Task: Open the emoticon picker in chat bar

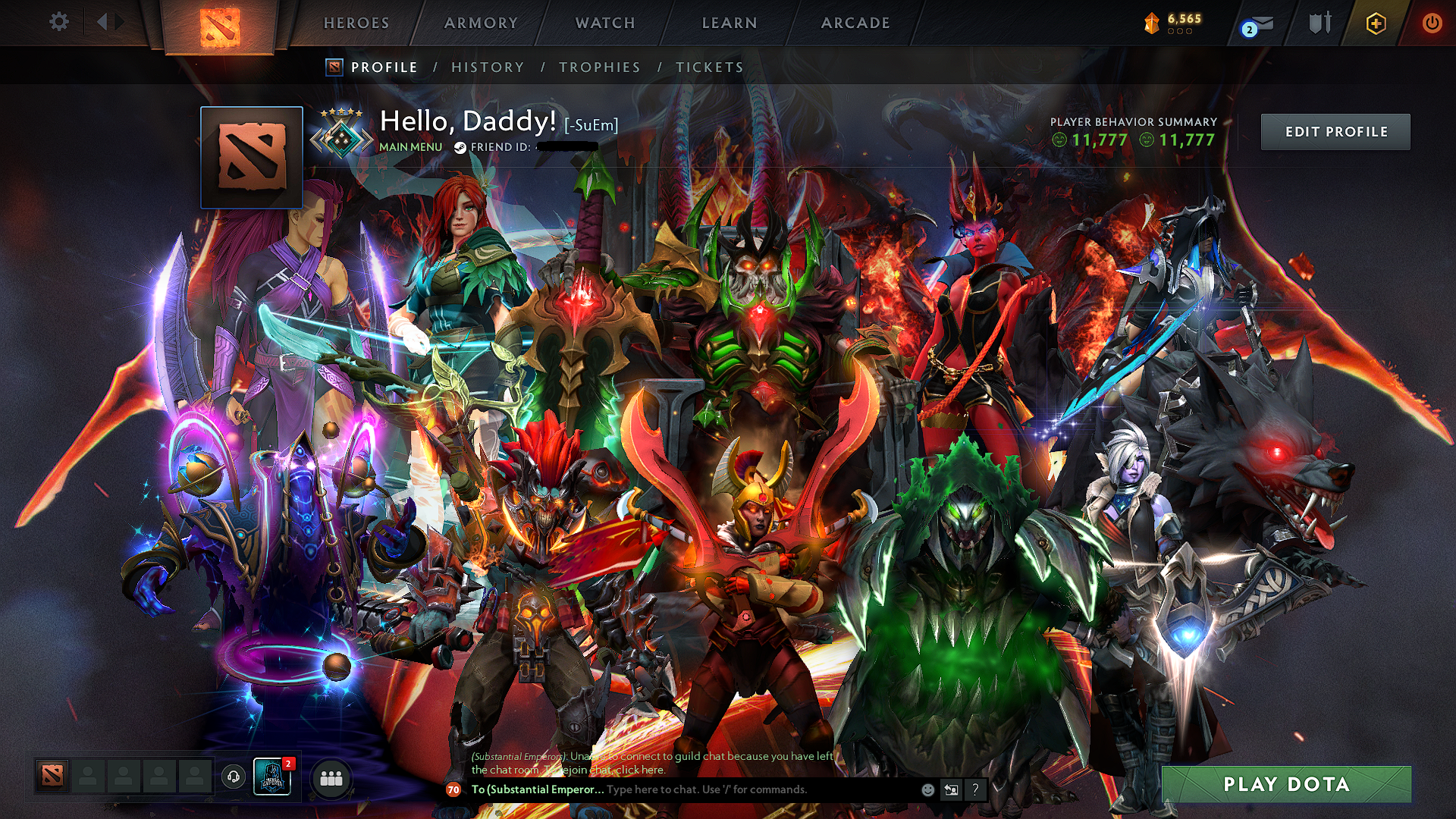Action: point(927,789)
